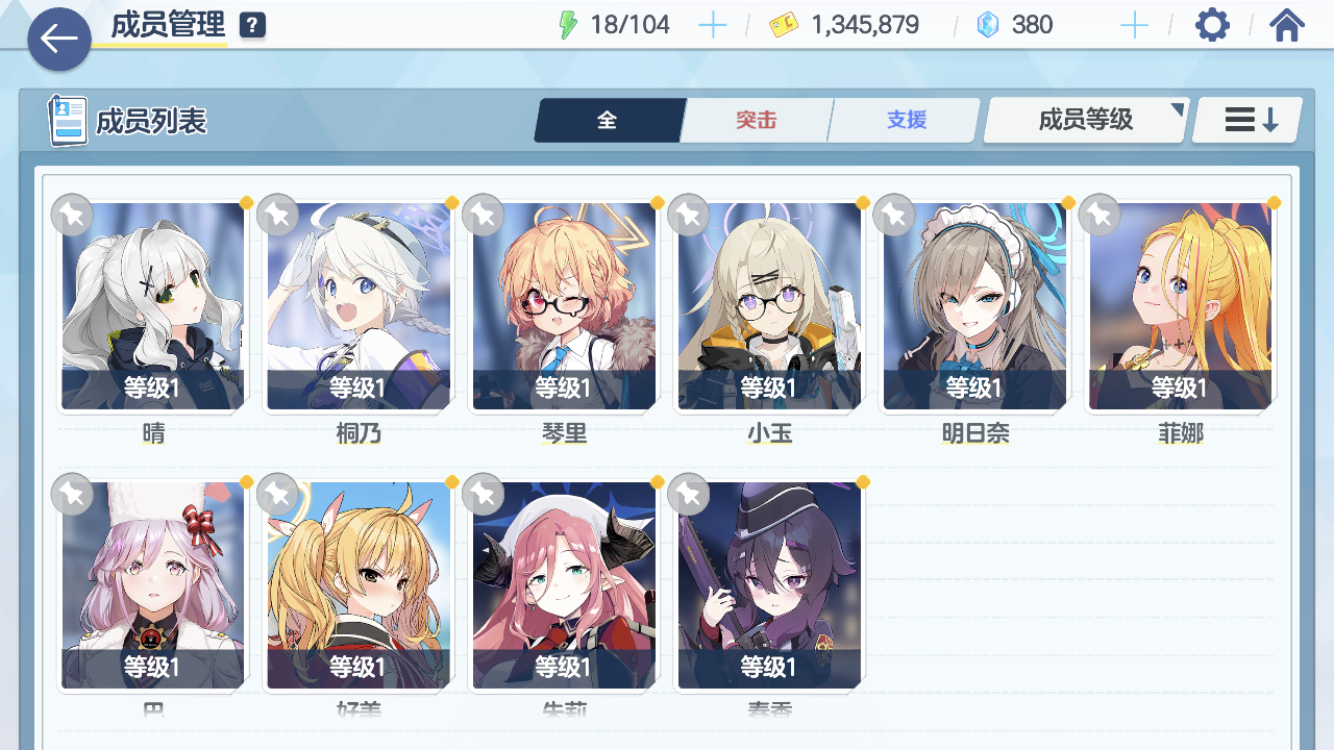Open the settings gear icon
The image size is (1334, 750).
[1212, 23]
